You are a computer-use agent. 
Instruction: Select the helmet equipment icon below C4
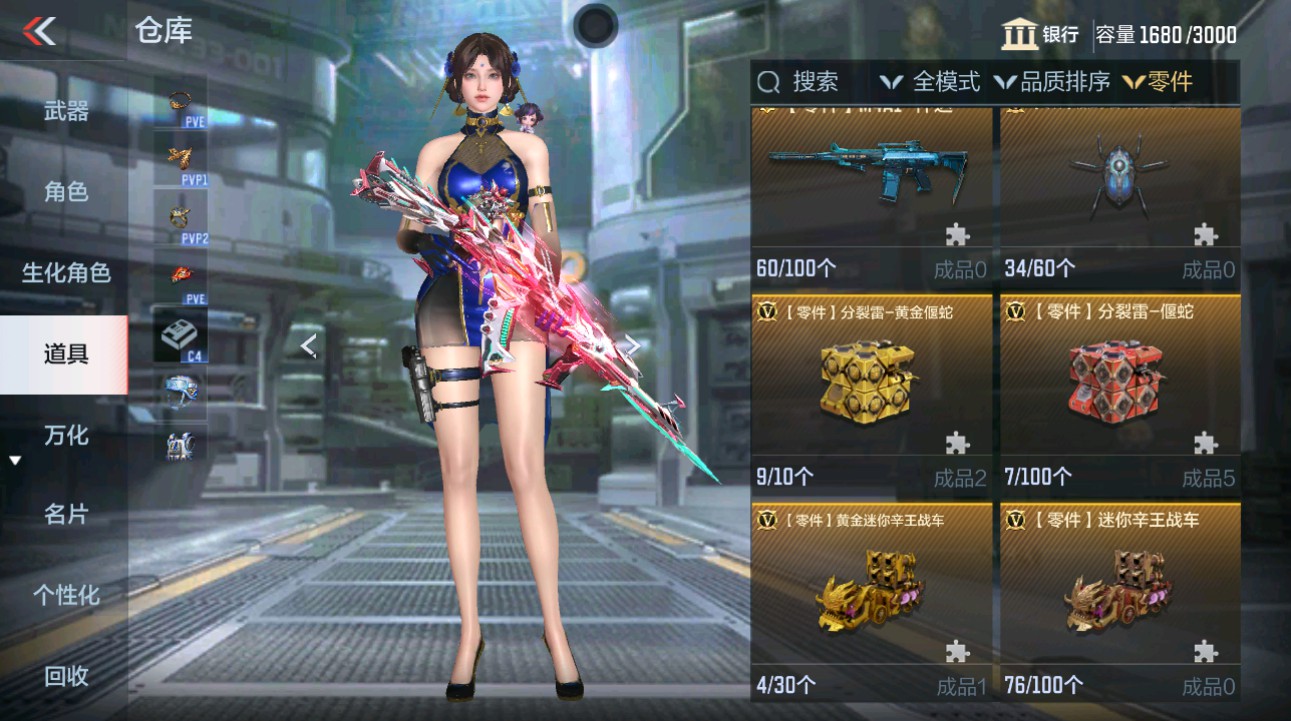coord(180,390)
